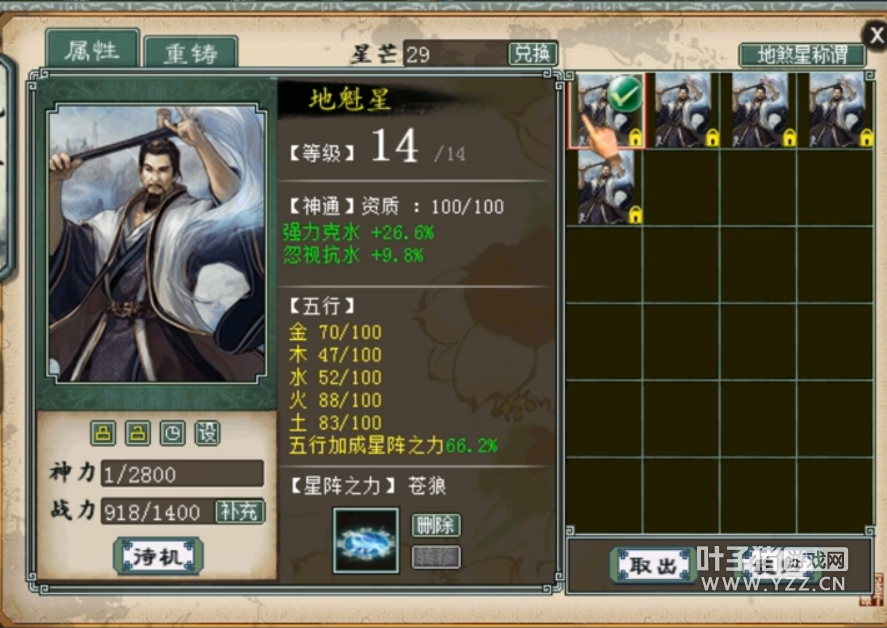Switch to the 重铸 tab
The image size is (887, 628).
point(190,53)
